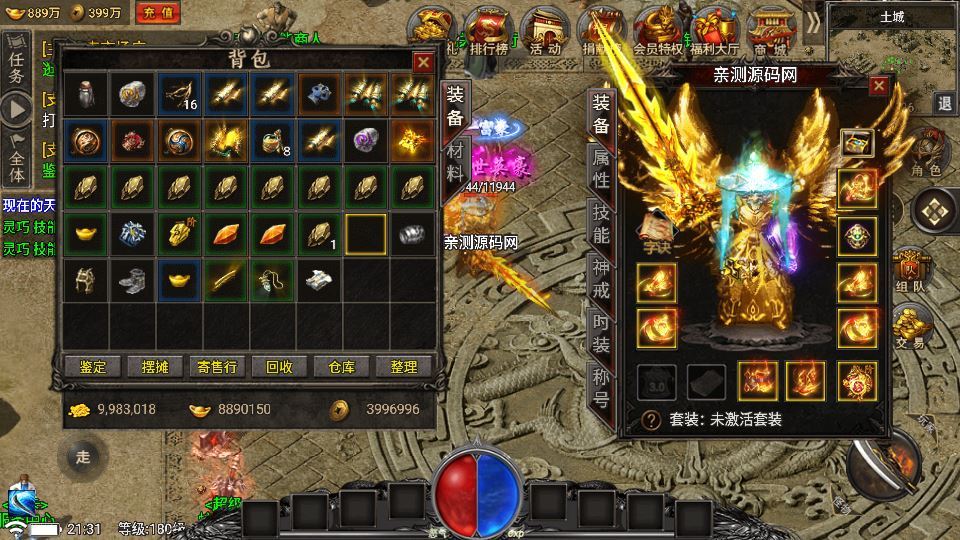This screenshot has height=540, width=960.
Task: Open the 摆摊 stall button
Action: (155, 367)
